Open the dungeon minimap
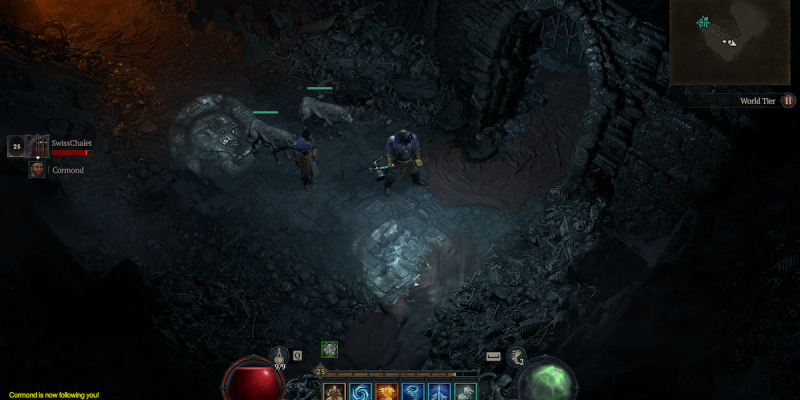 click(x=733, y=42)
